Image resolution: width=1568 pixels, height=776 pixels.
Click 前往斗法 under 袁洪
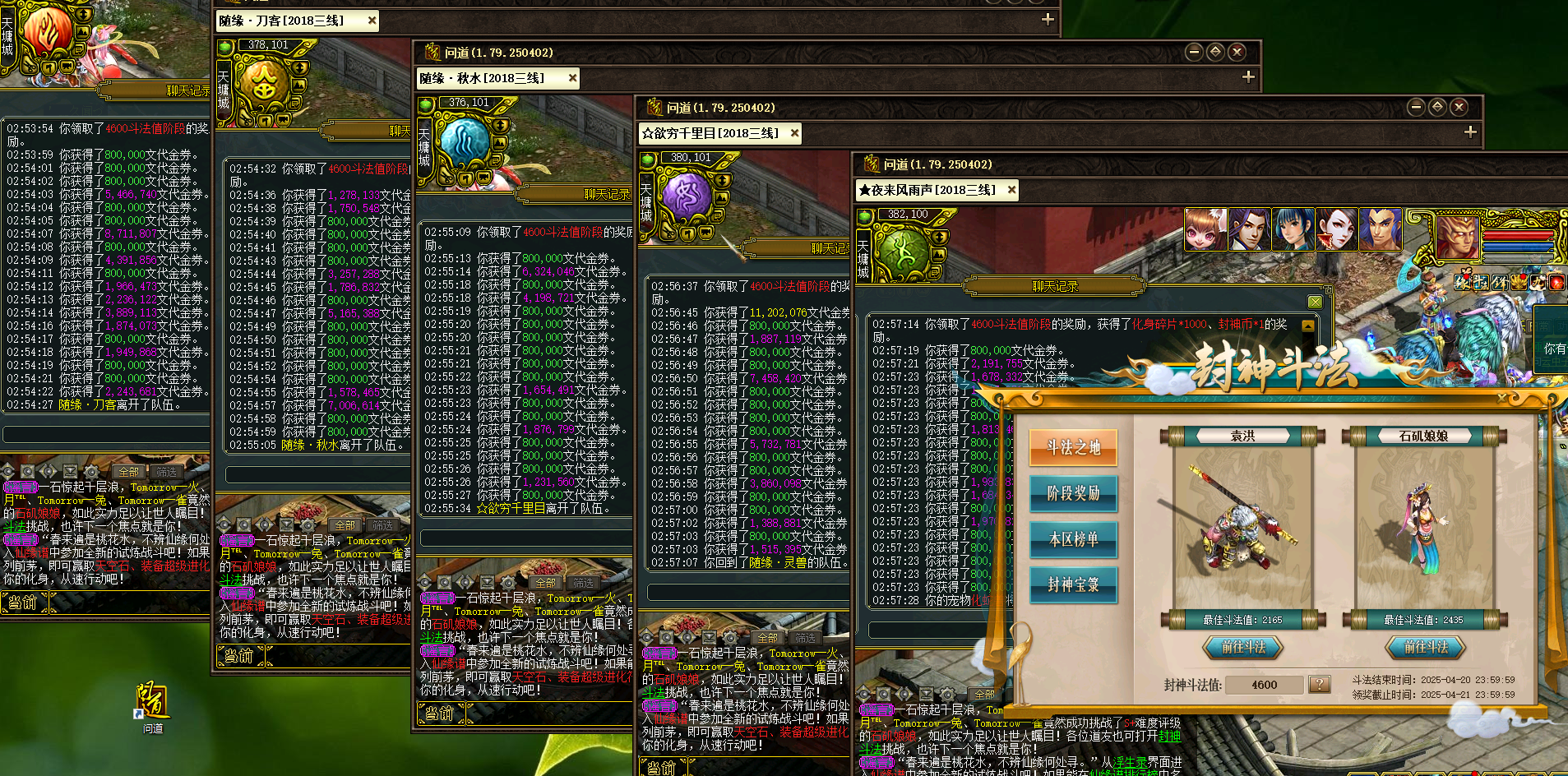click(1243, 648)
